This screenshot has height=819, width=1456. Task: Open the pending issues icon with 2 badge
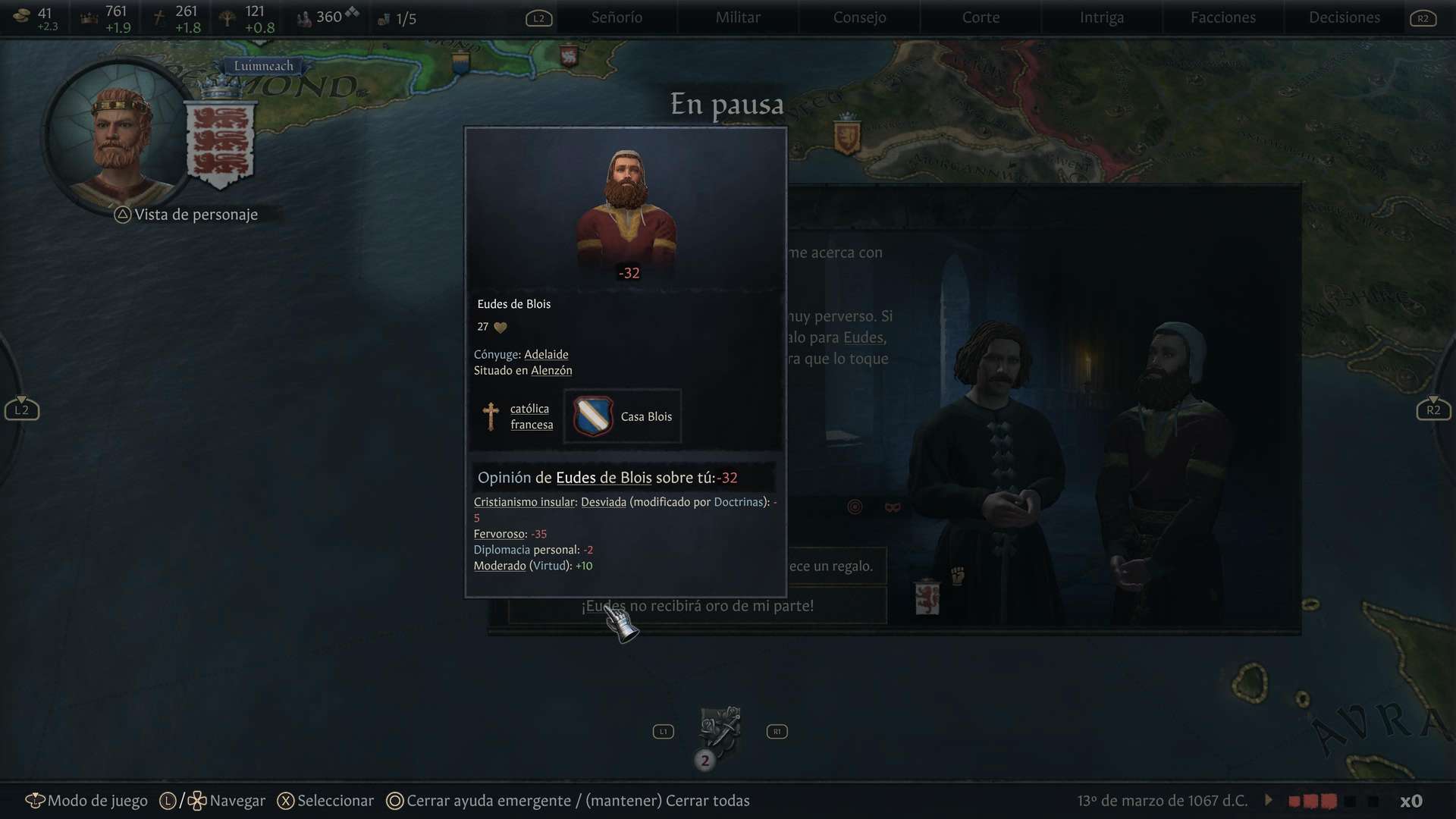(719, 732)
